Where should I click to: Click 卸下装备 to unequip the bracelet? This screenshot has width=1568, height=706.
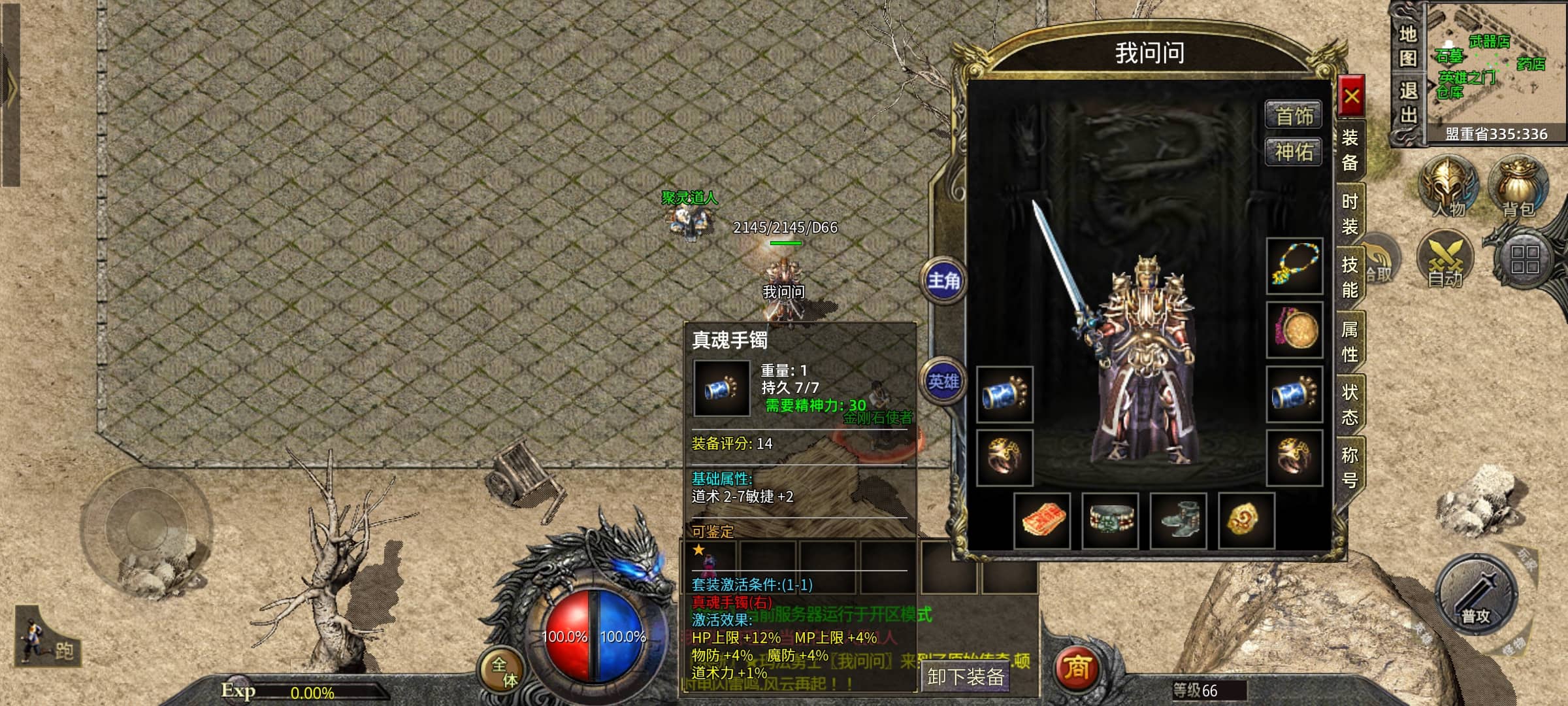pos(965,677)
